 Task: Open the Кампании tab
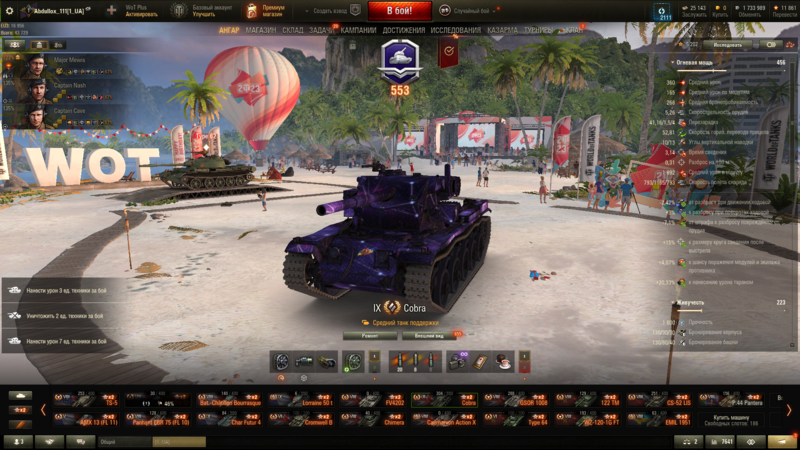click(x=358, y=30)
